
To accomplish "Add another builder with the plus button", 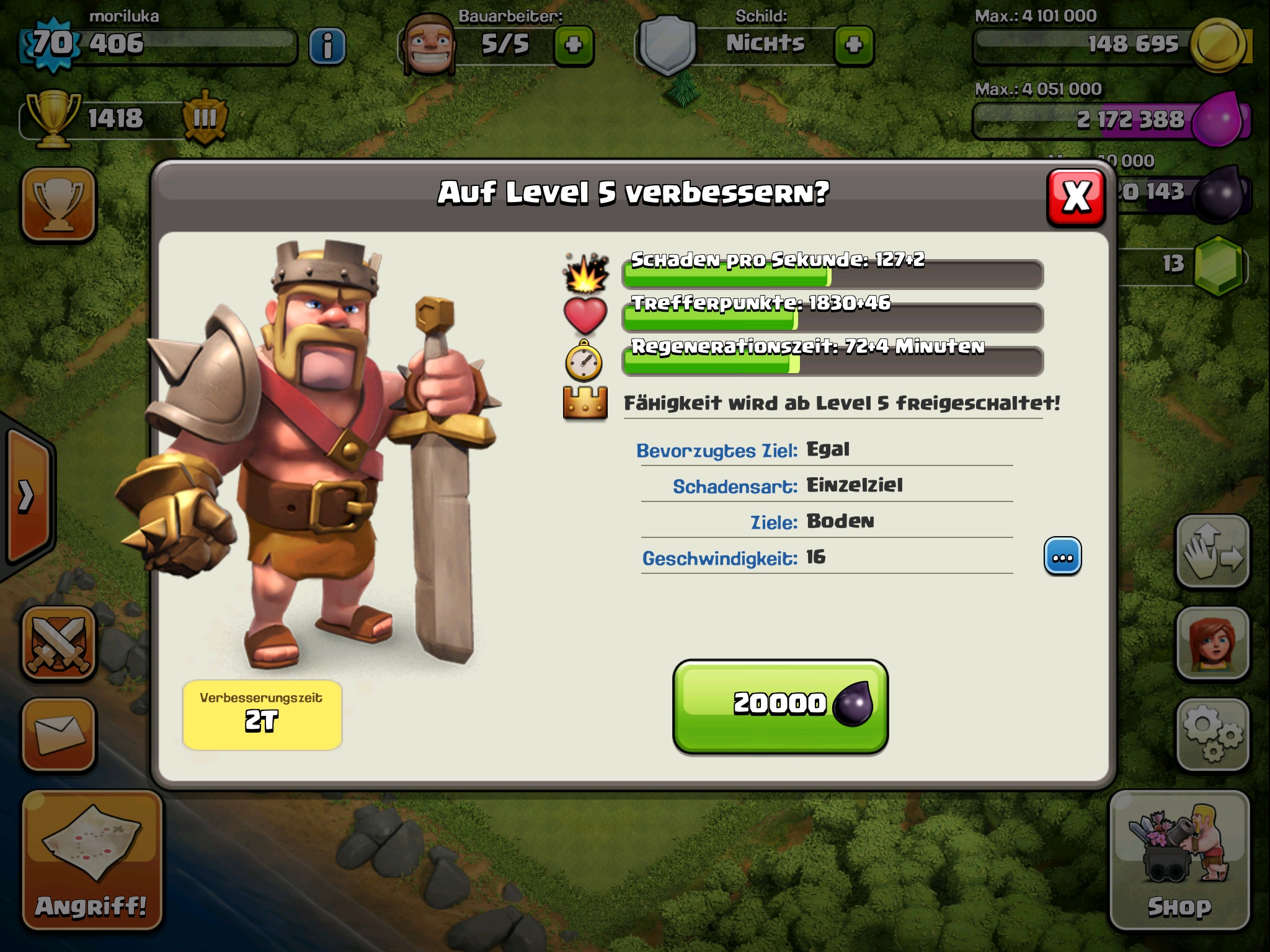I will [574, 45].
